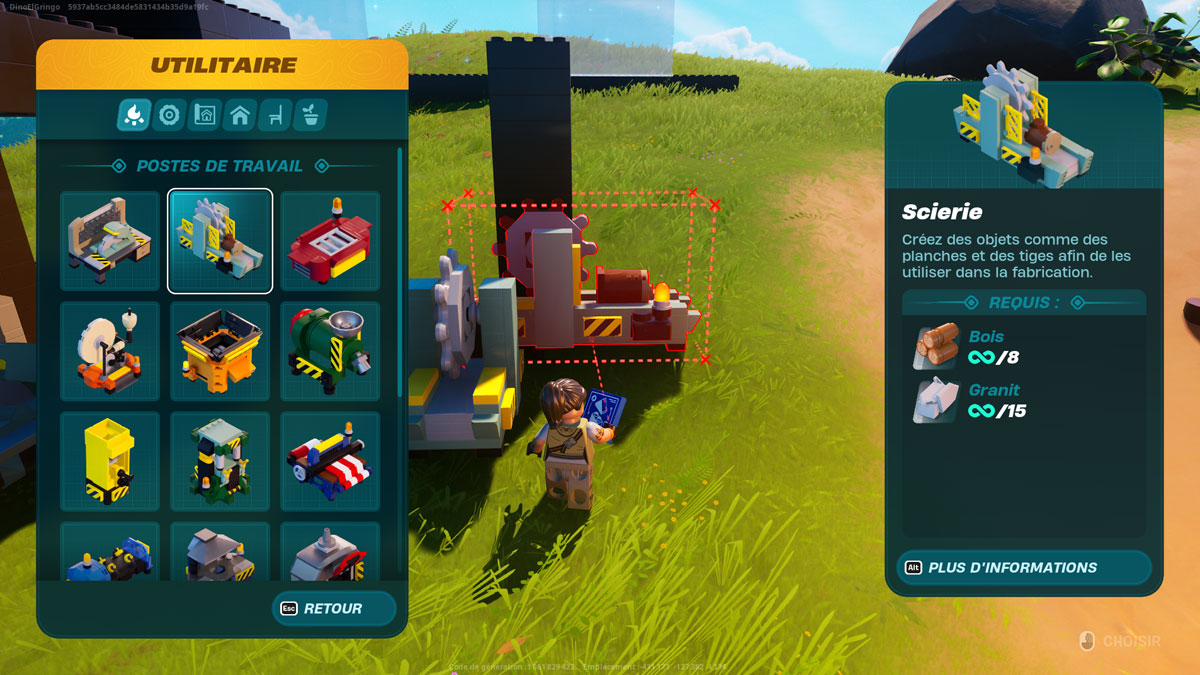
Task: Choose the green tower workstation tile
Action: coord(220,461)
